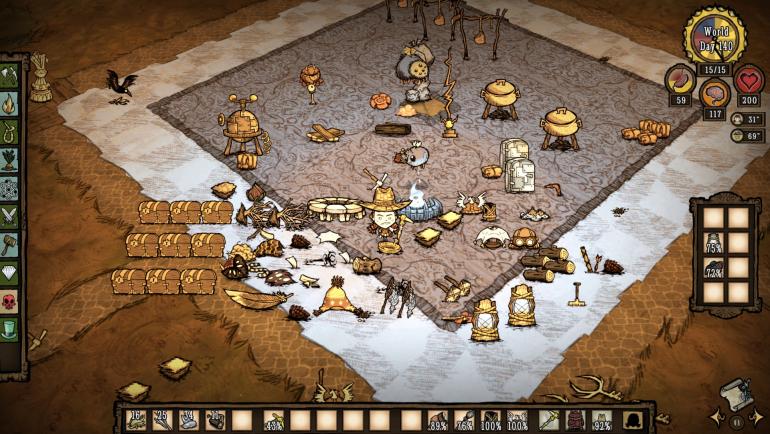Choose the inventory stack of 34 items
The image size is (770, 434).
(189, 419)
